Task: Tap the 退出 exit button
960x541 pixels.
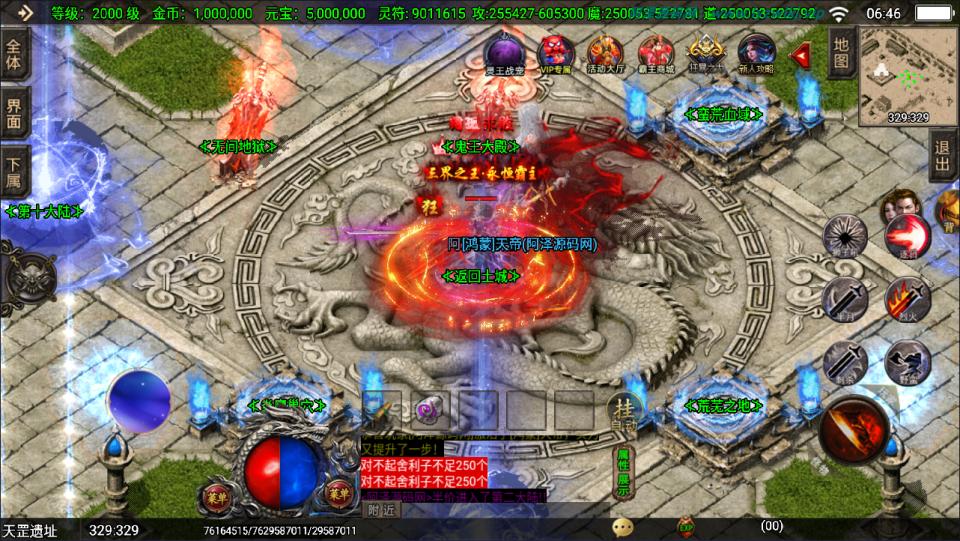Action: point(942,157)
